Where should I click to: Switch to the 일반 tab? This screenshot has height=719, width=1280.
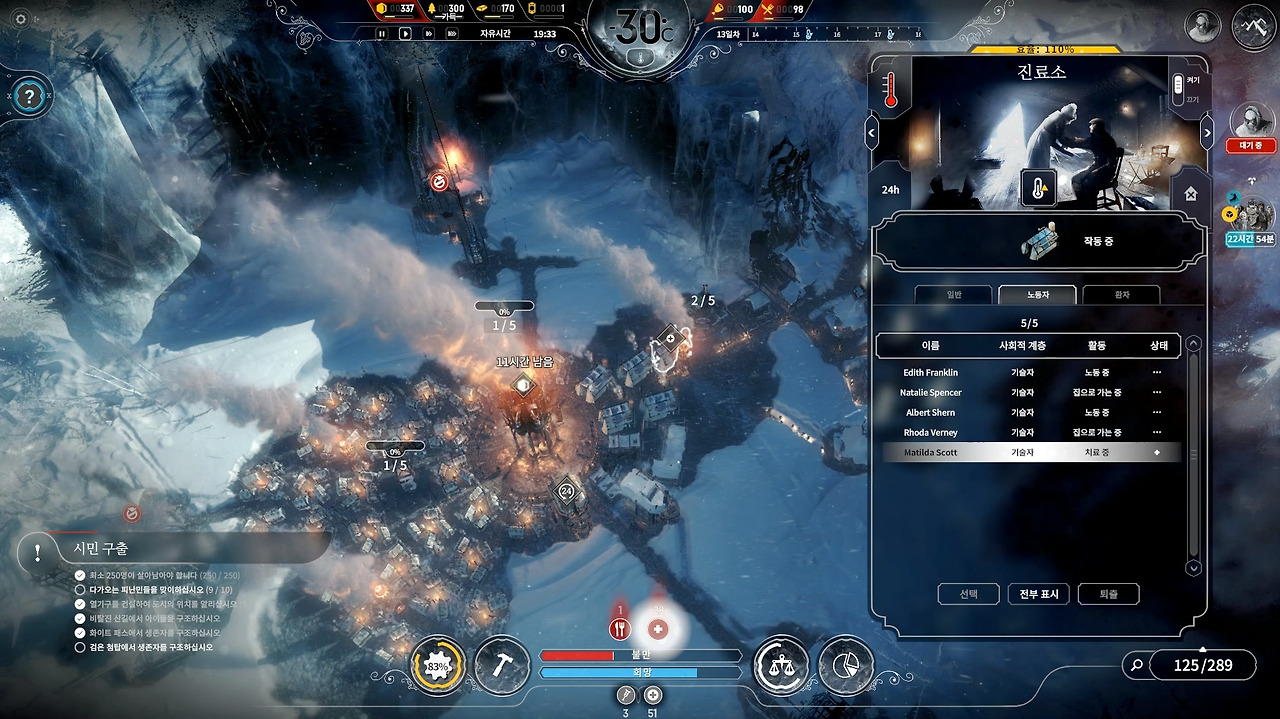tap(953, 295)
